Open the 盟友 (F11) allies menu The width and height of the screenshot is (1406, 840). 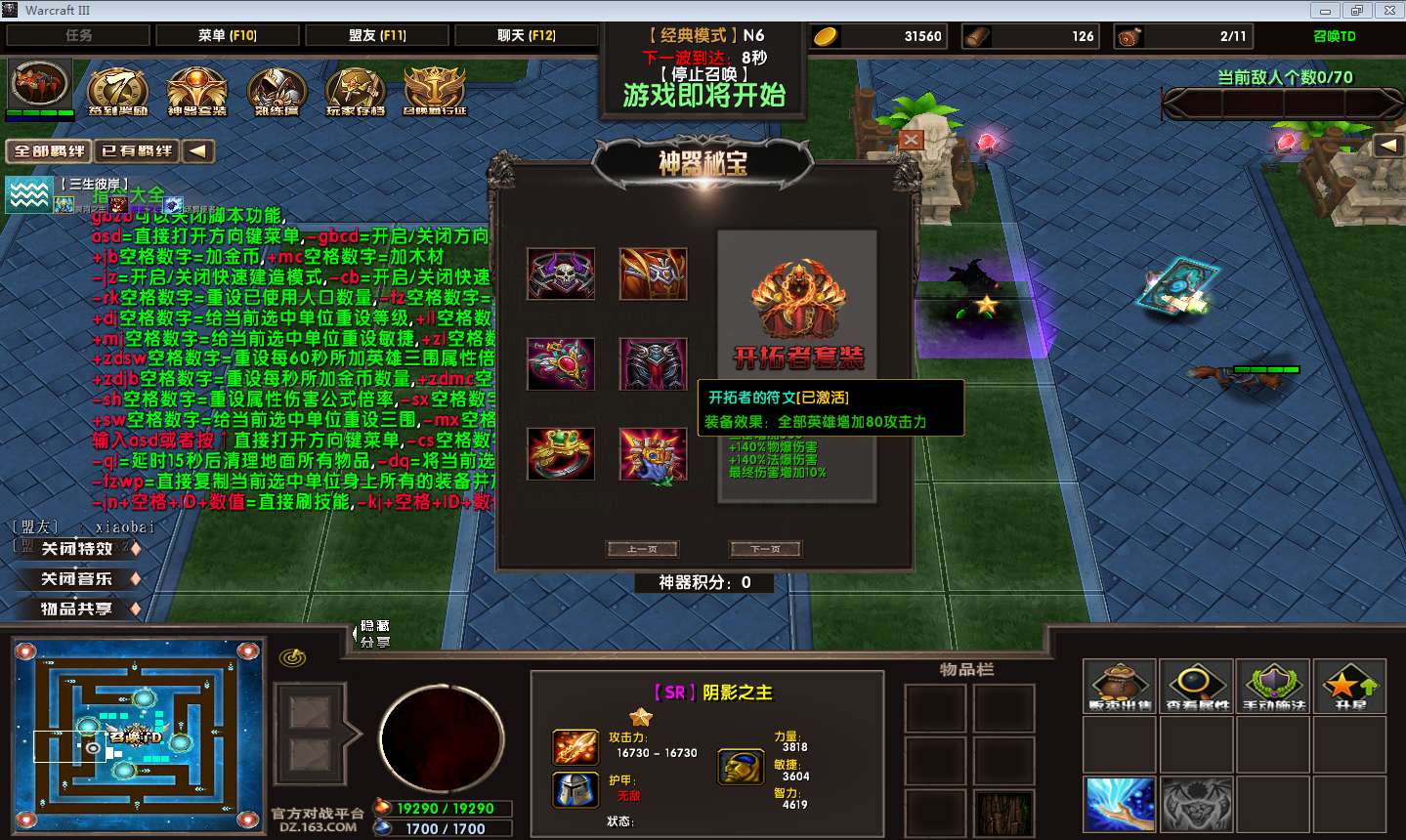click(377, 35)
